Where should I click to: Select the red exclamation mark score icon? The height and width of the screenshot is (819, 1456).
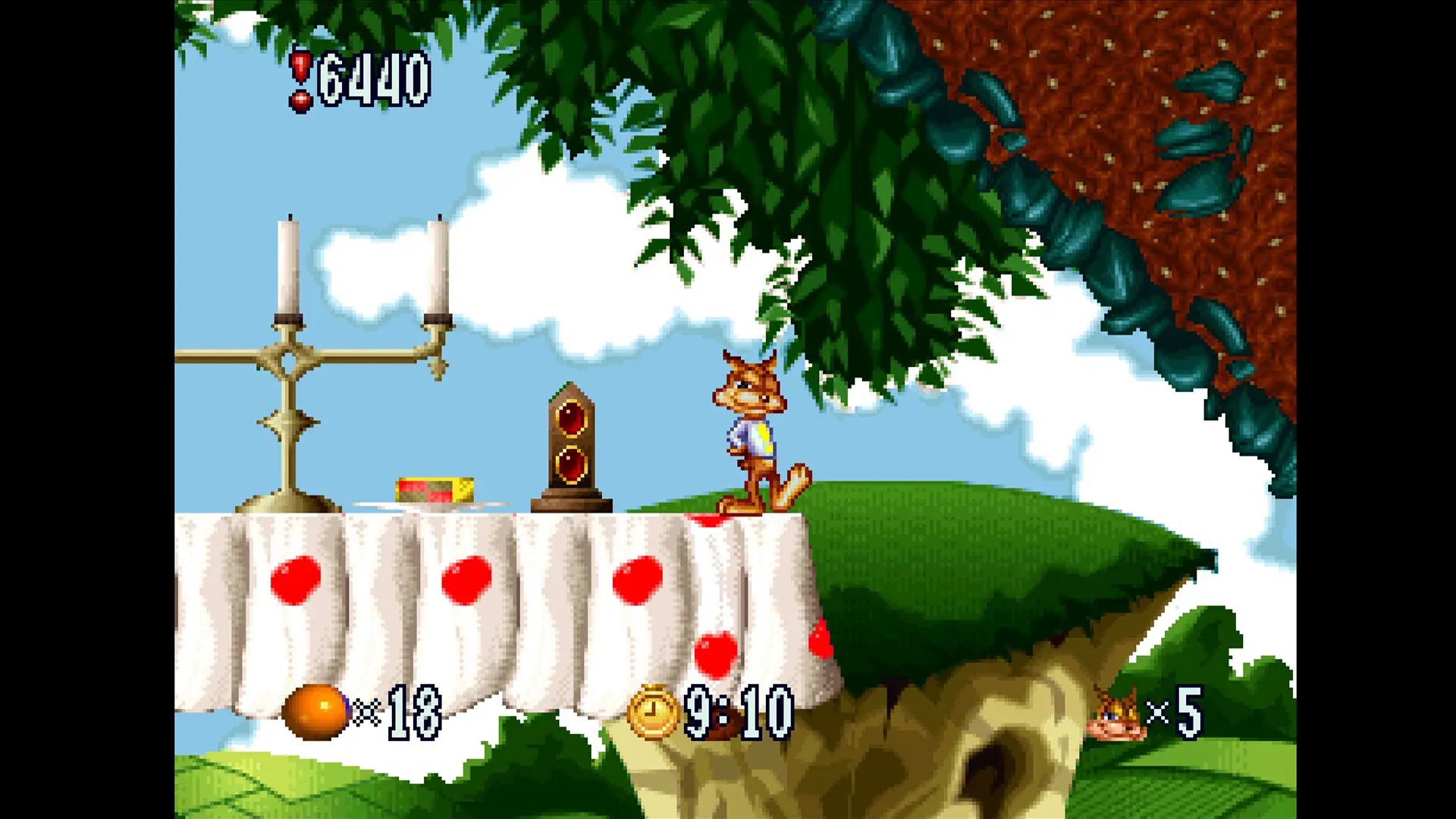301,80
